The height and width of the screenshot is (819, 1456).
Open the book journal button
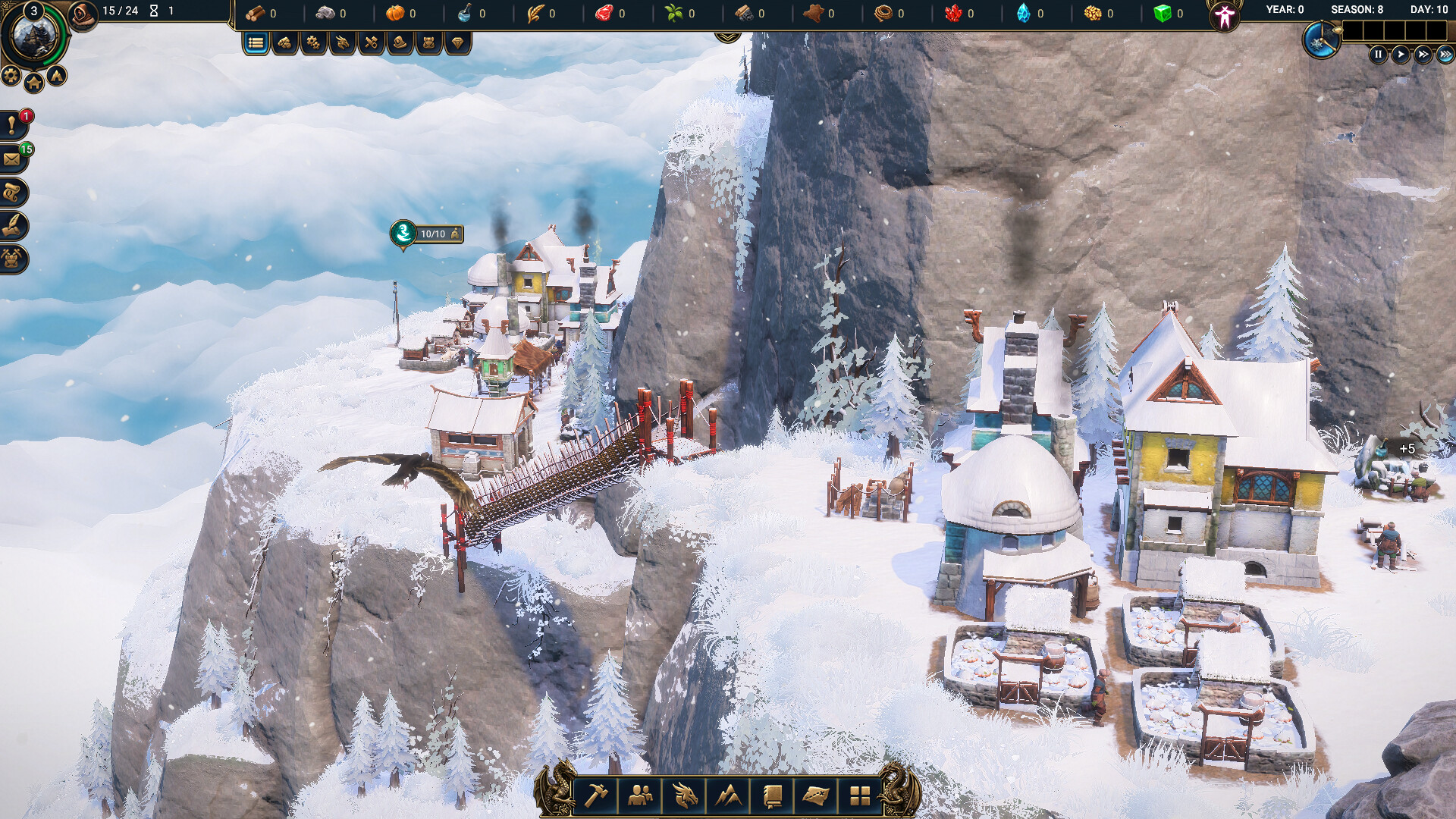tap(772, 795)
